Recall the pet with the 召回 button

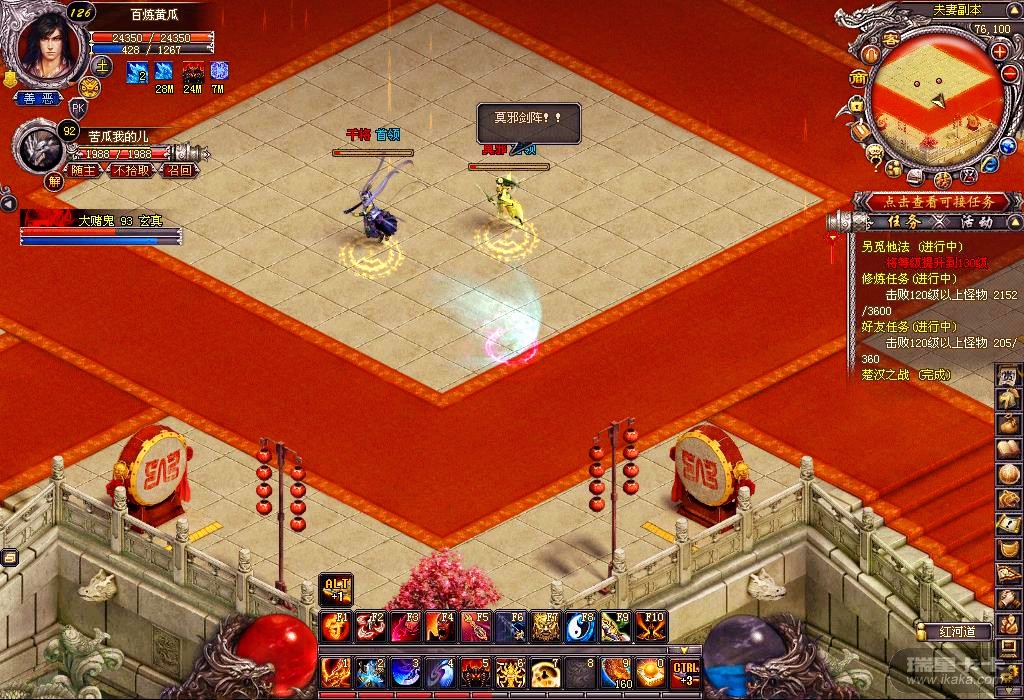179,170
